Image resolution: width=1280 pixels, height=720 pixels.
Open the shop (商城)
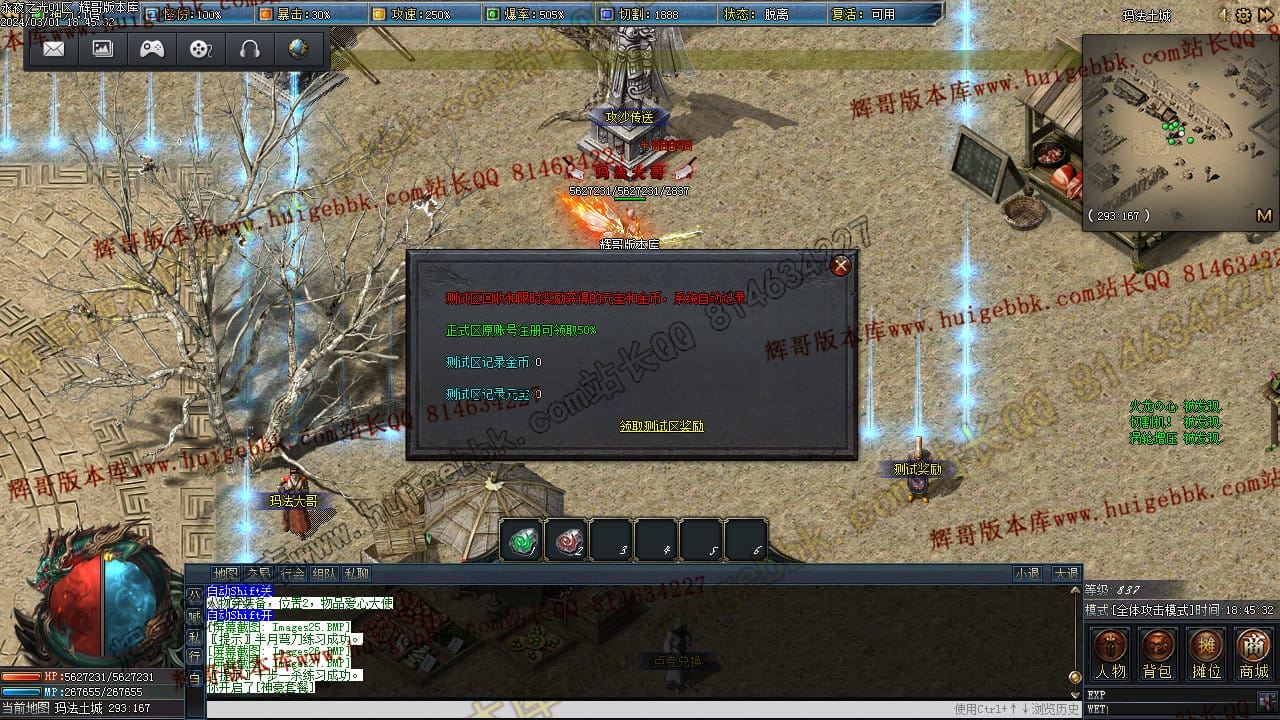1254,654
